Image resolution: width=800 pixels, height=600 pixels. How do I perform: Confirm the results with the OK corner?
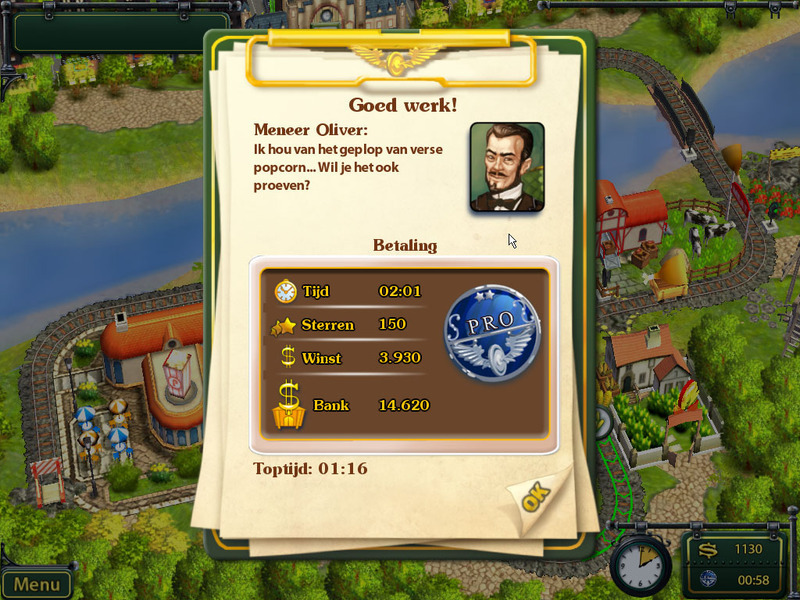535,497
